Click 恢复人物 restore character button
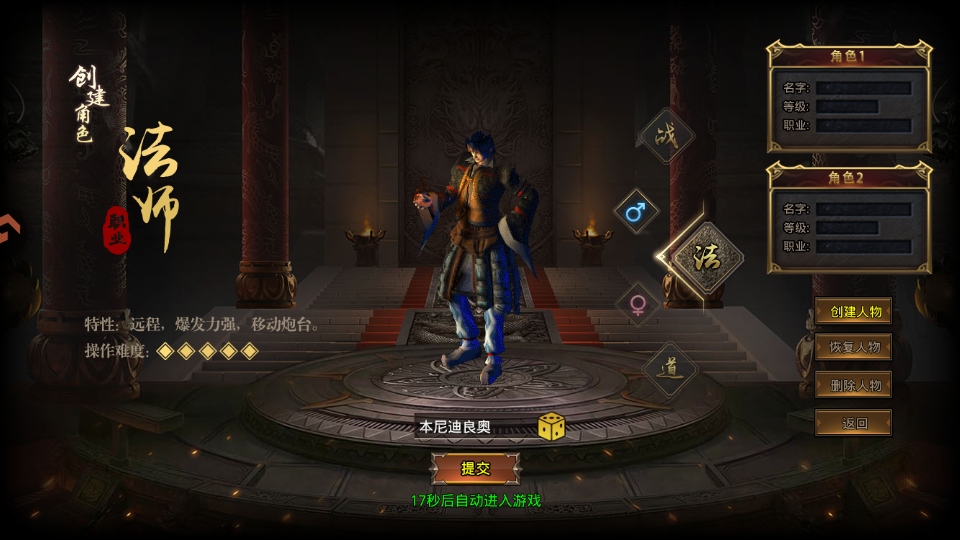 [x=854, y=348]
